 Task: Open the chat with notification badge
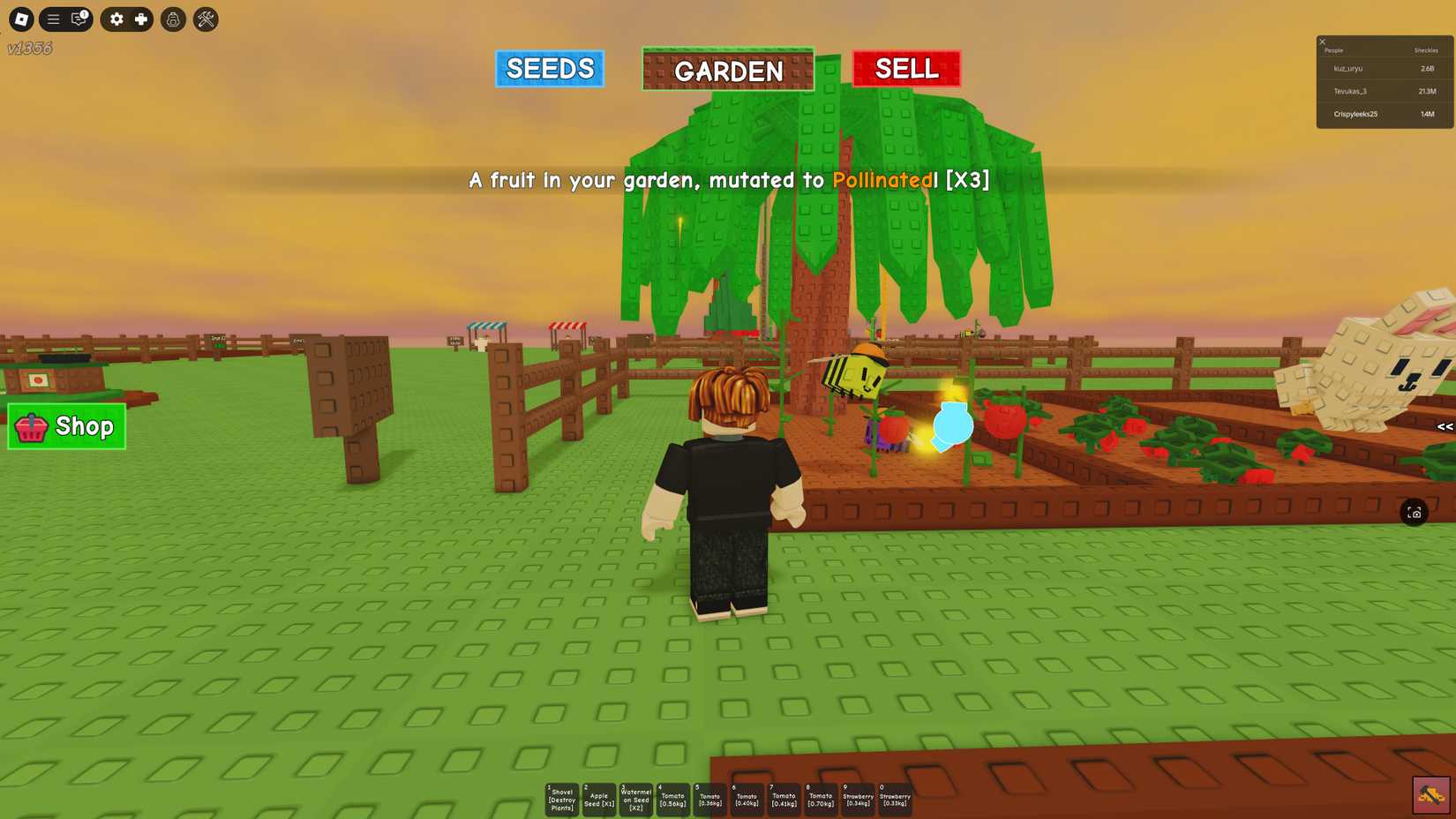[x=78, y=19]
